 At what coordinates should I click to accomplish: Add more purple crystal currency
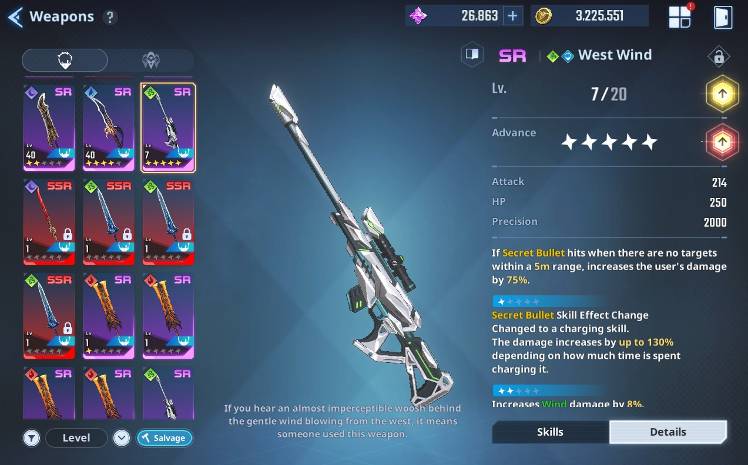(x=513, y=16)
